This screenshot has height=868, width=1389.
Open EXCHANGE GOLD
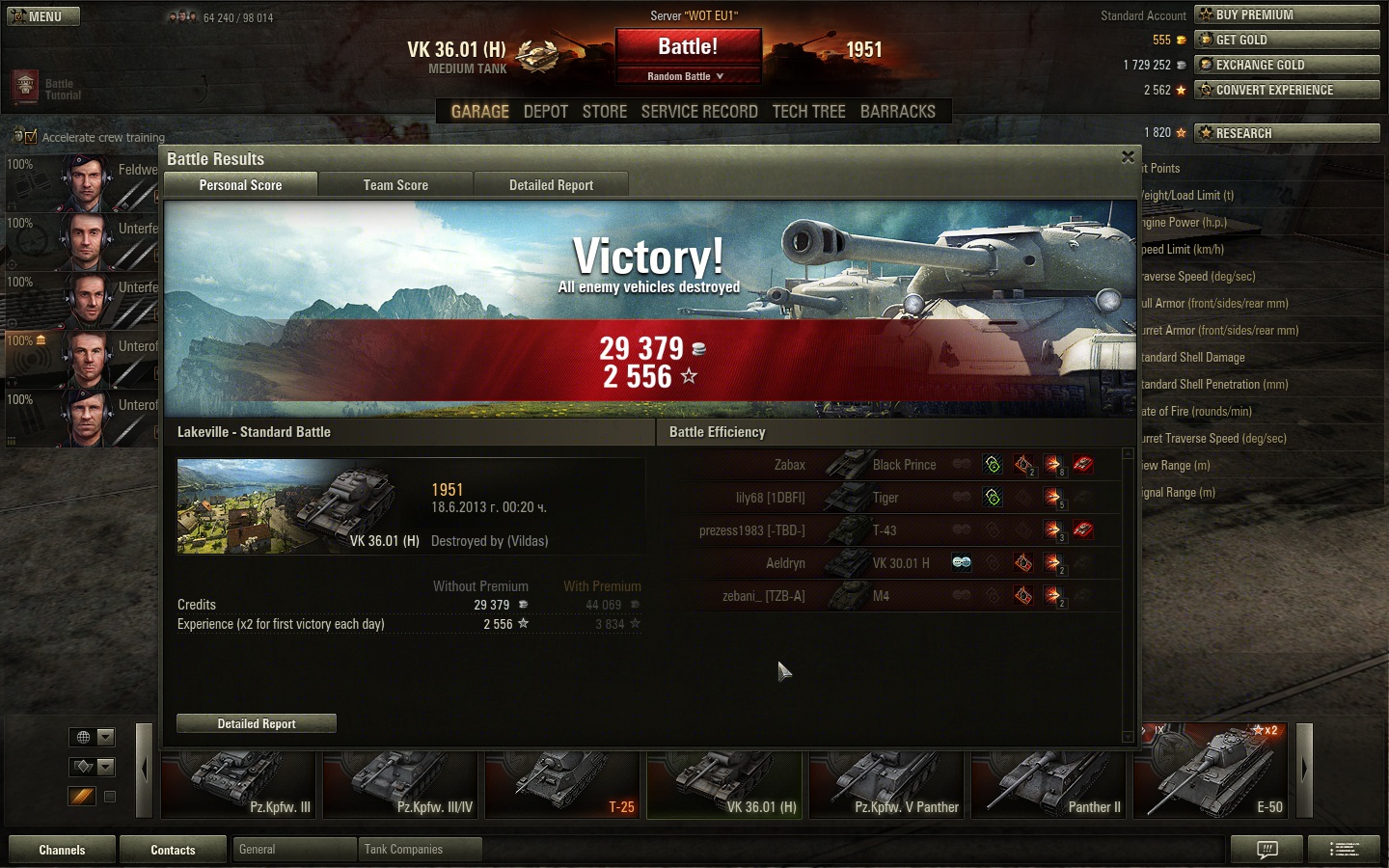coord(1287,65)
